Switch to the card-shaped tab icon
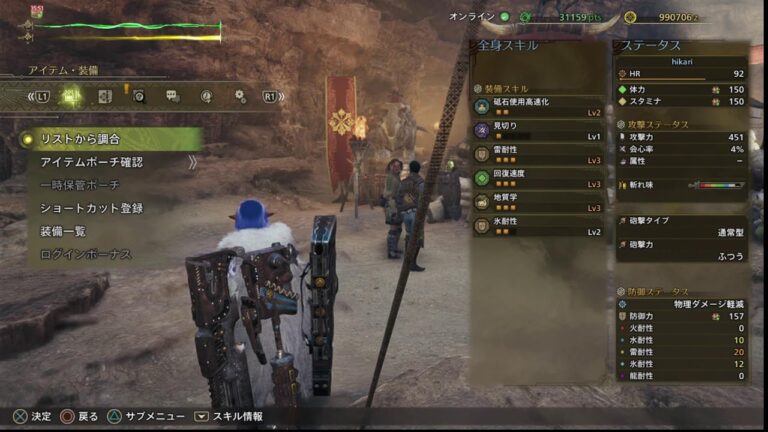The width and height of the screenshot is (768, 432). click(x=105, y=96)
